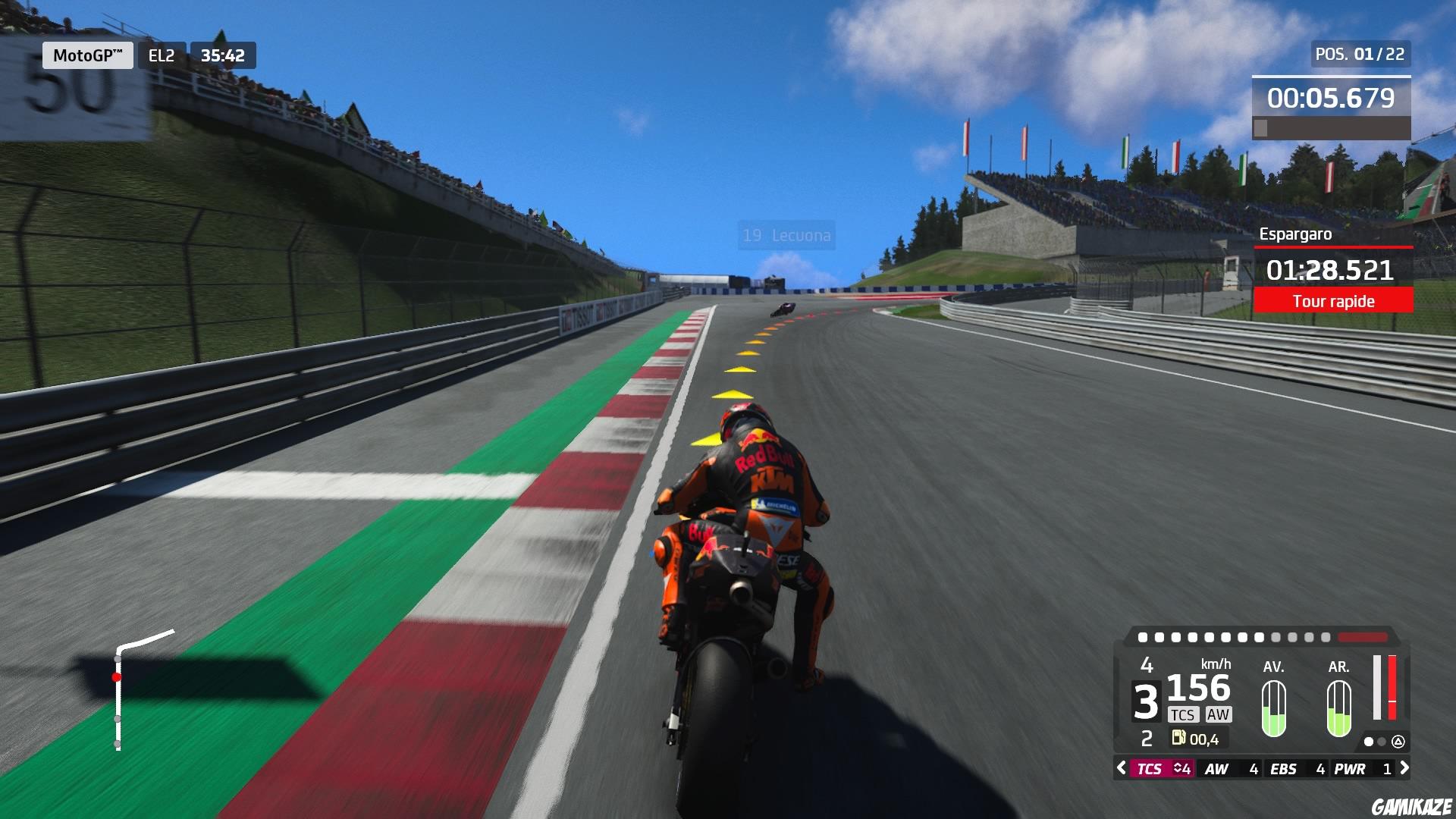Toggle the second dashboard page dot

tap(1382, 742)
